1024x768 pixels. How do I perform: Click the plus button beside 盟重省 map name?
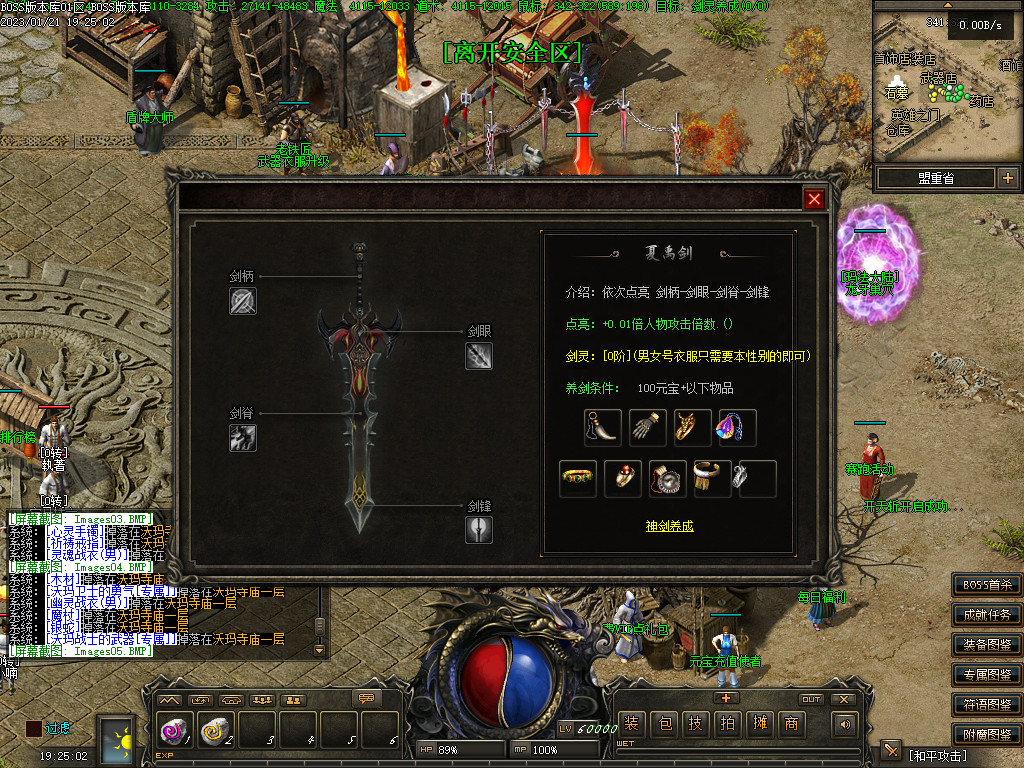[1007, 178]
